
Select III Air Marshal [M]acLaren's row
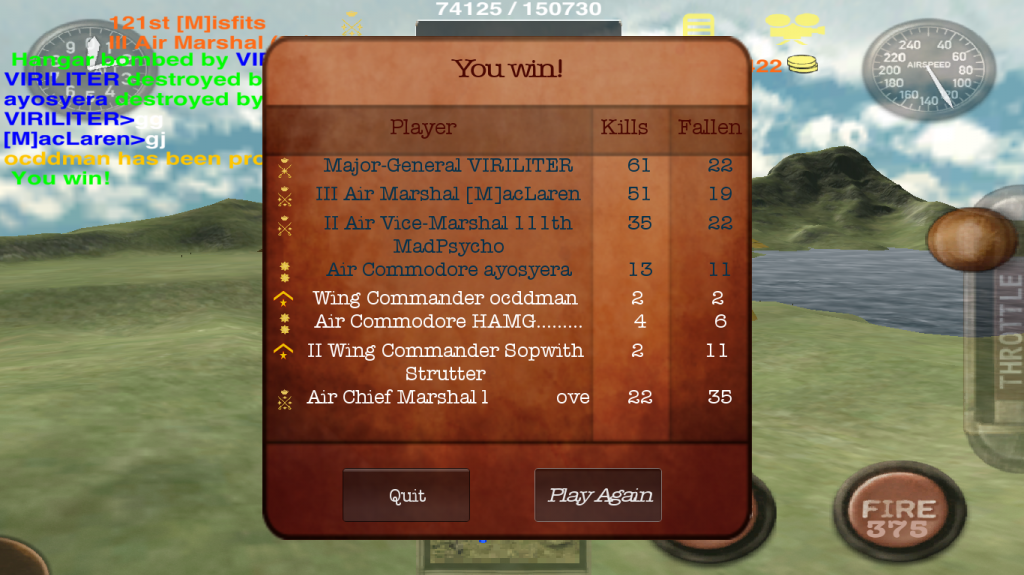click(448, 194)
